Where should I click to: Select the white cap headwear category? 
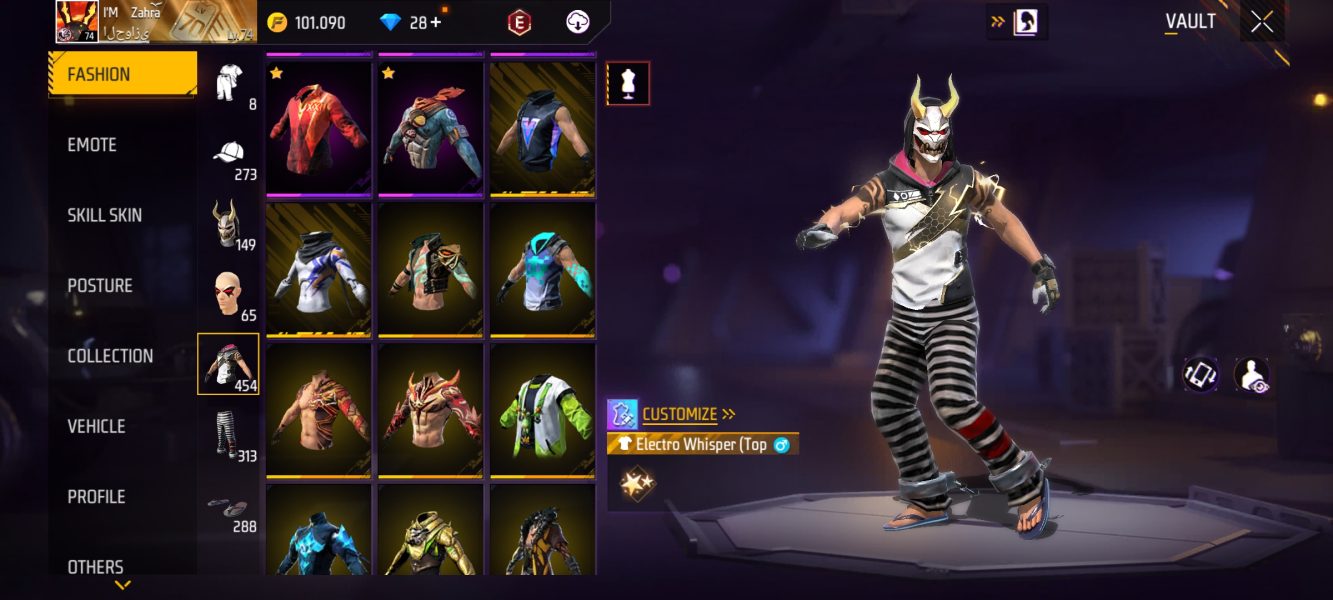[230, 153]
